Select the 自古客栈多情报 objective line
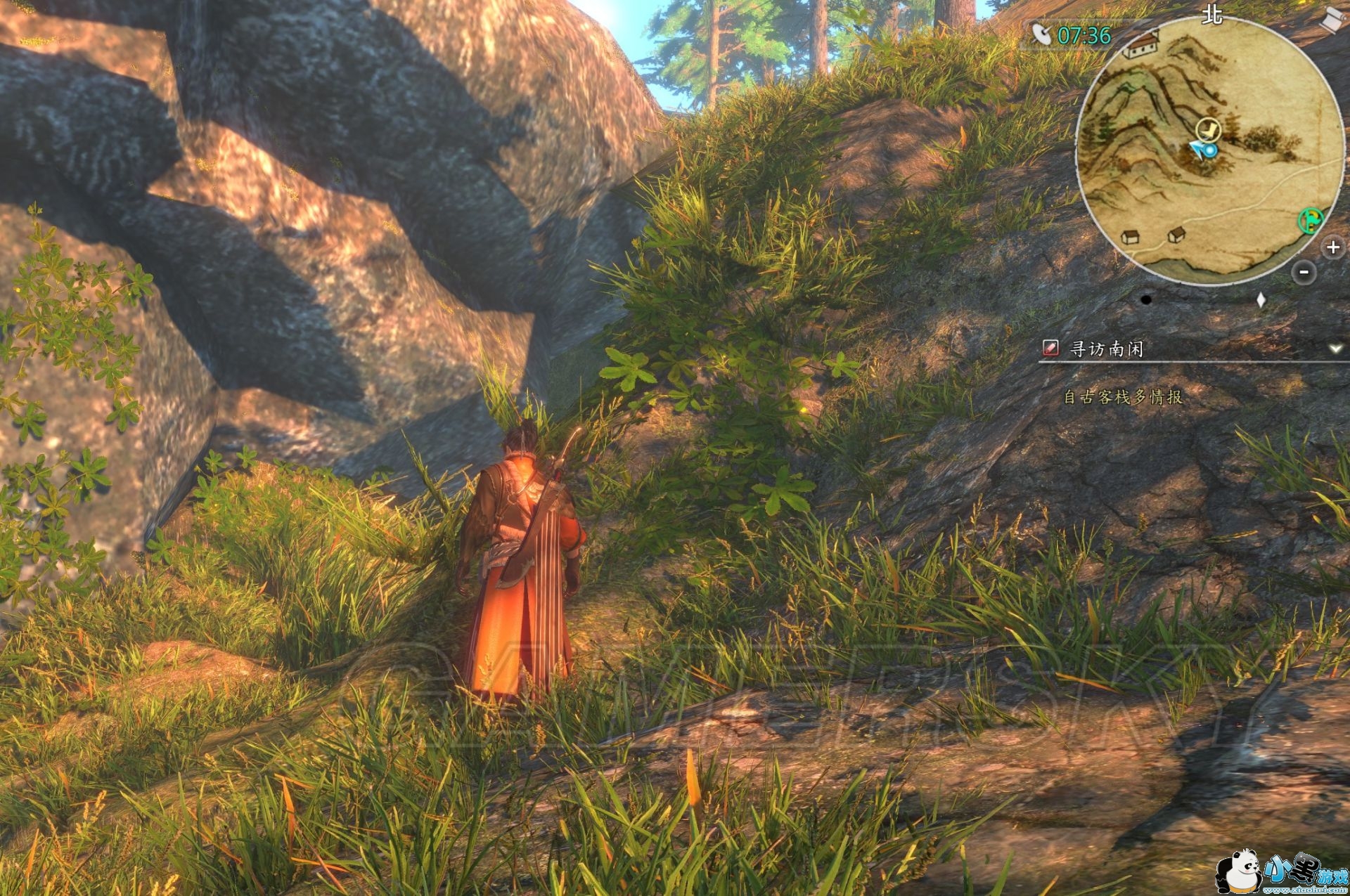Image resolution: width=1350 pixels, height=896 pixels. point(1122,397)
